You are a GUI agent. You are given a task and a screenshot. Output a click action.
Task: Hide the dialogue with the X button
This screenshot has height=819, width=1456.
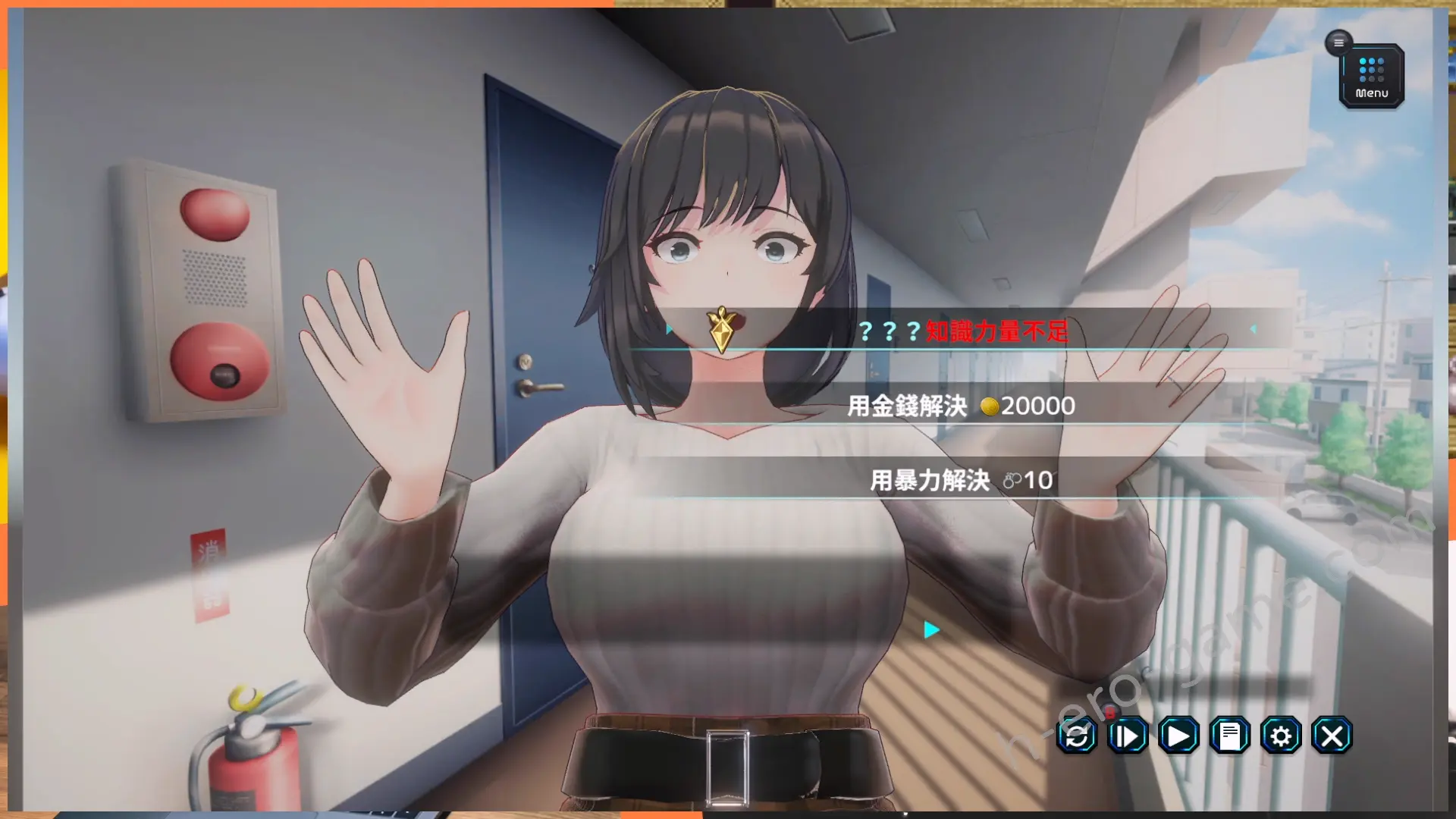click(1332, 736)
